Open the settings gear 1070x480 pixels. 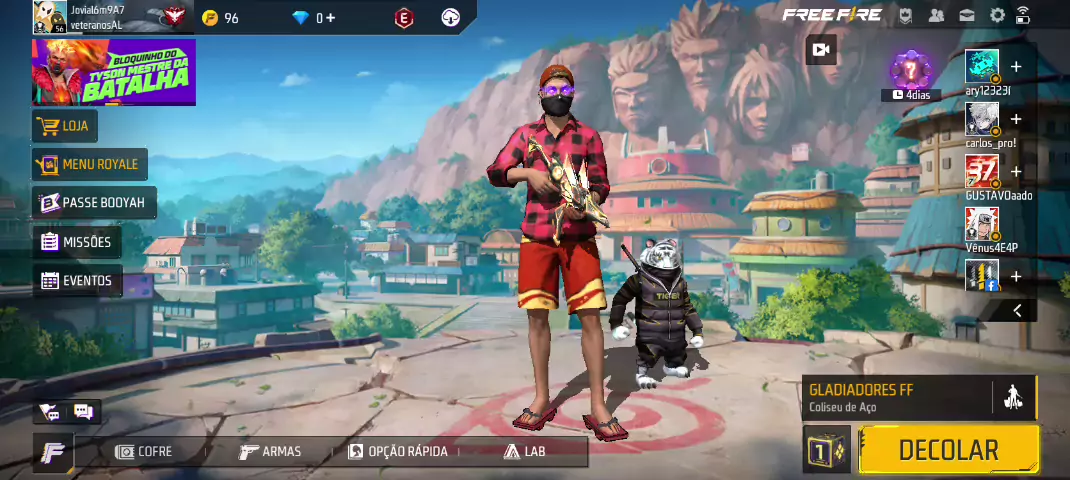tap(997, 15)
